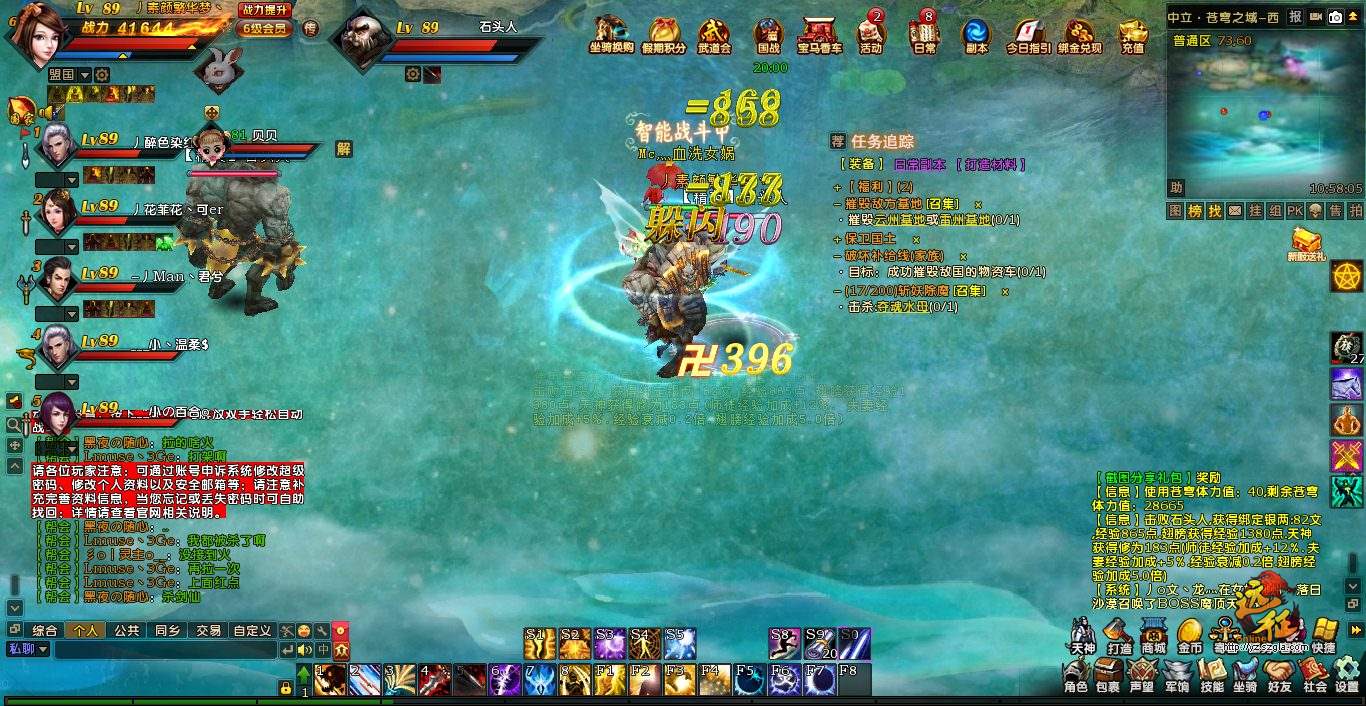Open the 日常 daily tasks icon
This screenshot has height=706, width=1366.
click(924, 34)
